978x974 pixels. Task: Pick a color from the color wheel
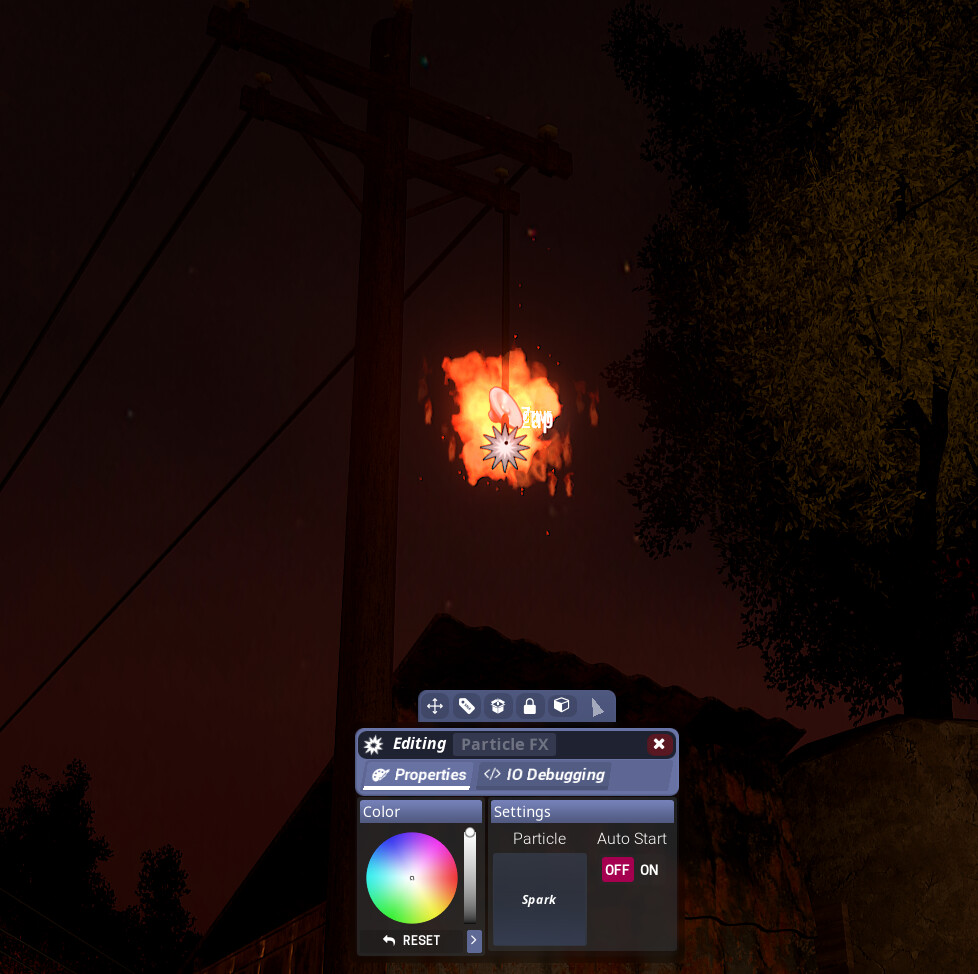point(412,878)
